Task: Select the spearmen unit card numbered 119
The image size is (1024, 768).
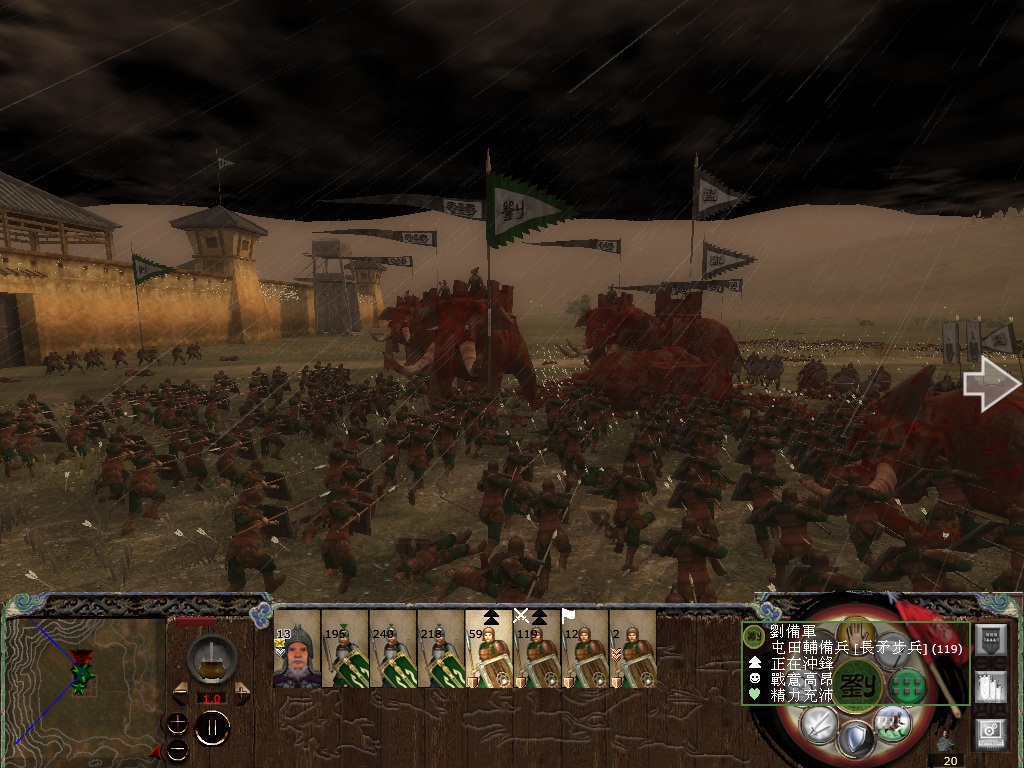Action: pos(537,650)
